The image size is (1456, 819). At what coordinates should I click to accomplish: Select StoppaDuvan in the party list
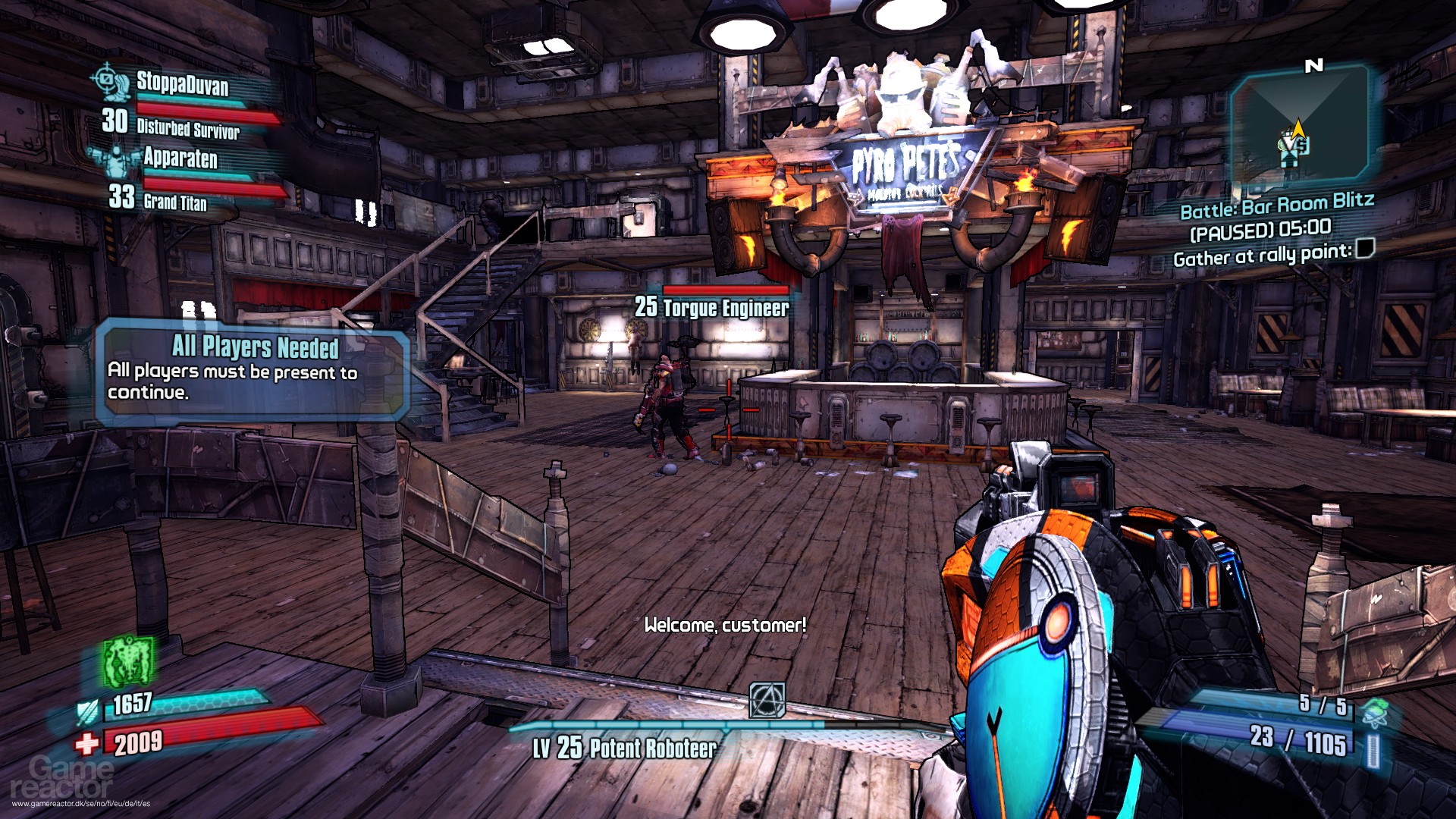point(182,83)
